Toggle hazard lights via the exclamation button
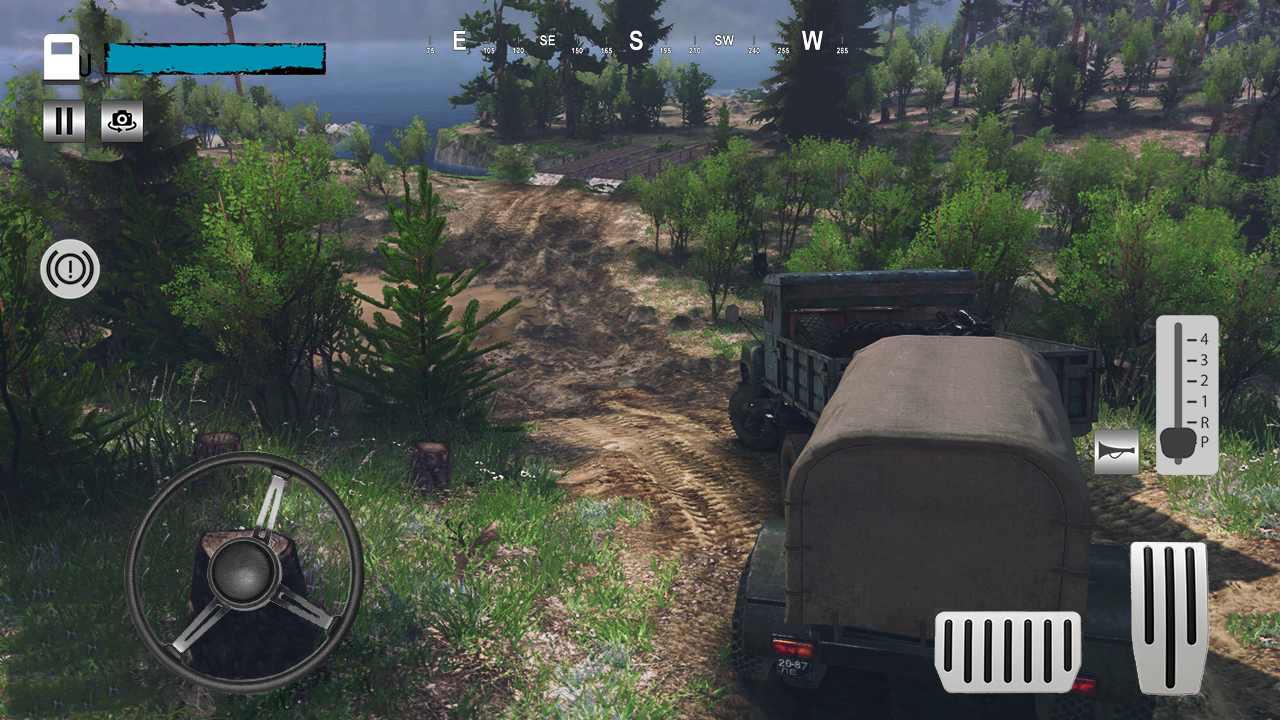Viewport: 1280px width, 720px height. point(70,269)
